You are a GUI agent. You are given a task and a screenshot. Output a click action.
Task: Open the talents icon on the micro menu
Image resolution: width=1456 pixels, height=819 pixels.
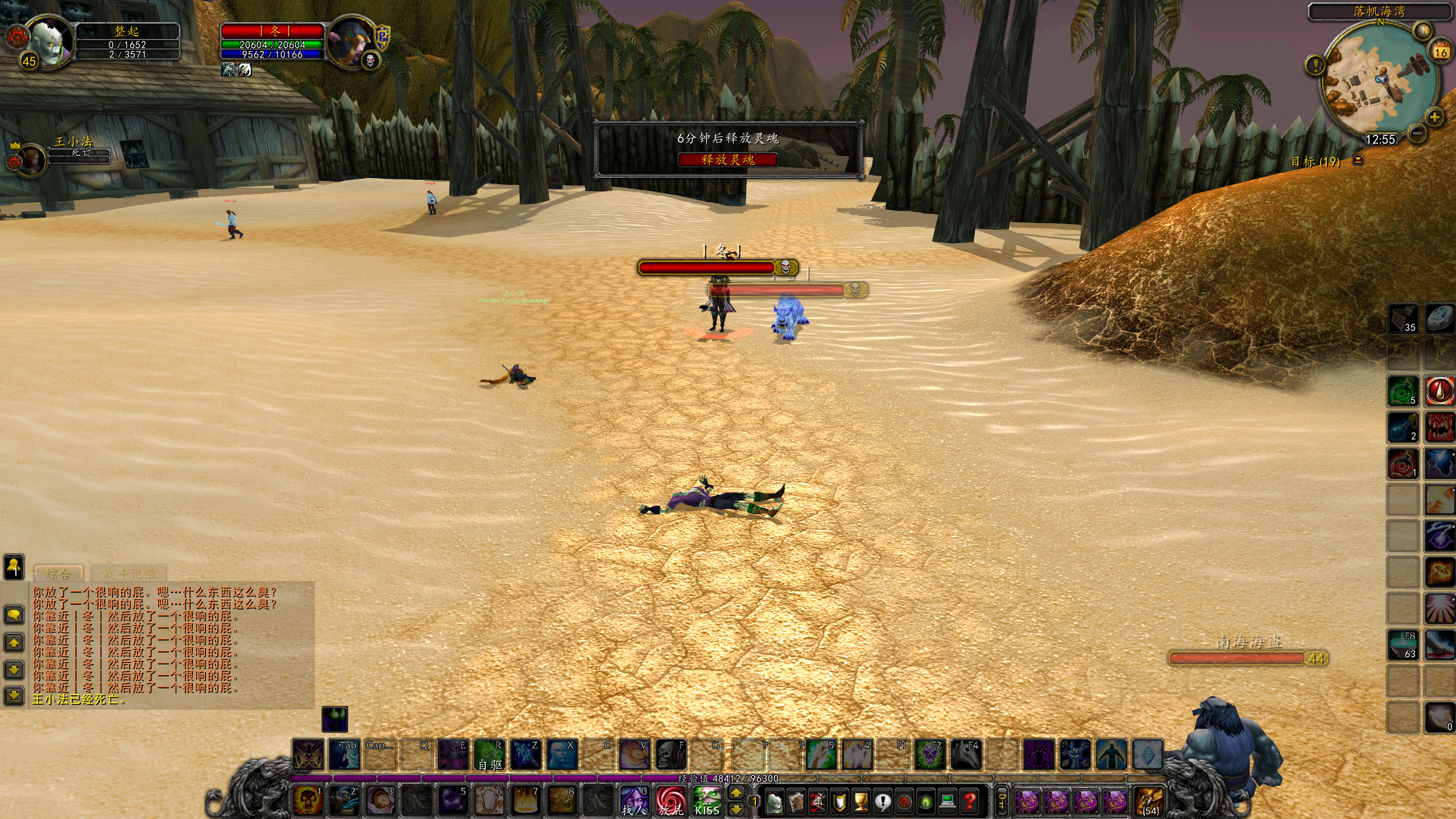[818, 802]
